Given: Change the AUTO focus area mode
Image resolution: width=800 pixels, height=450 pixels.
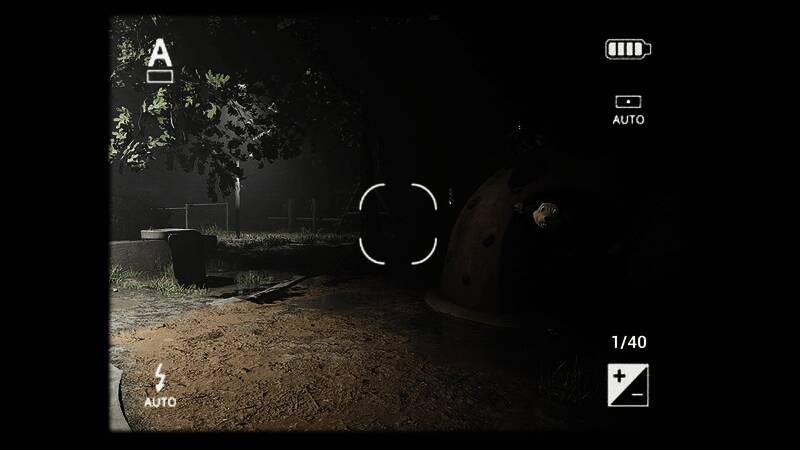Looking at the screenshot, I should click(628, 109).
